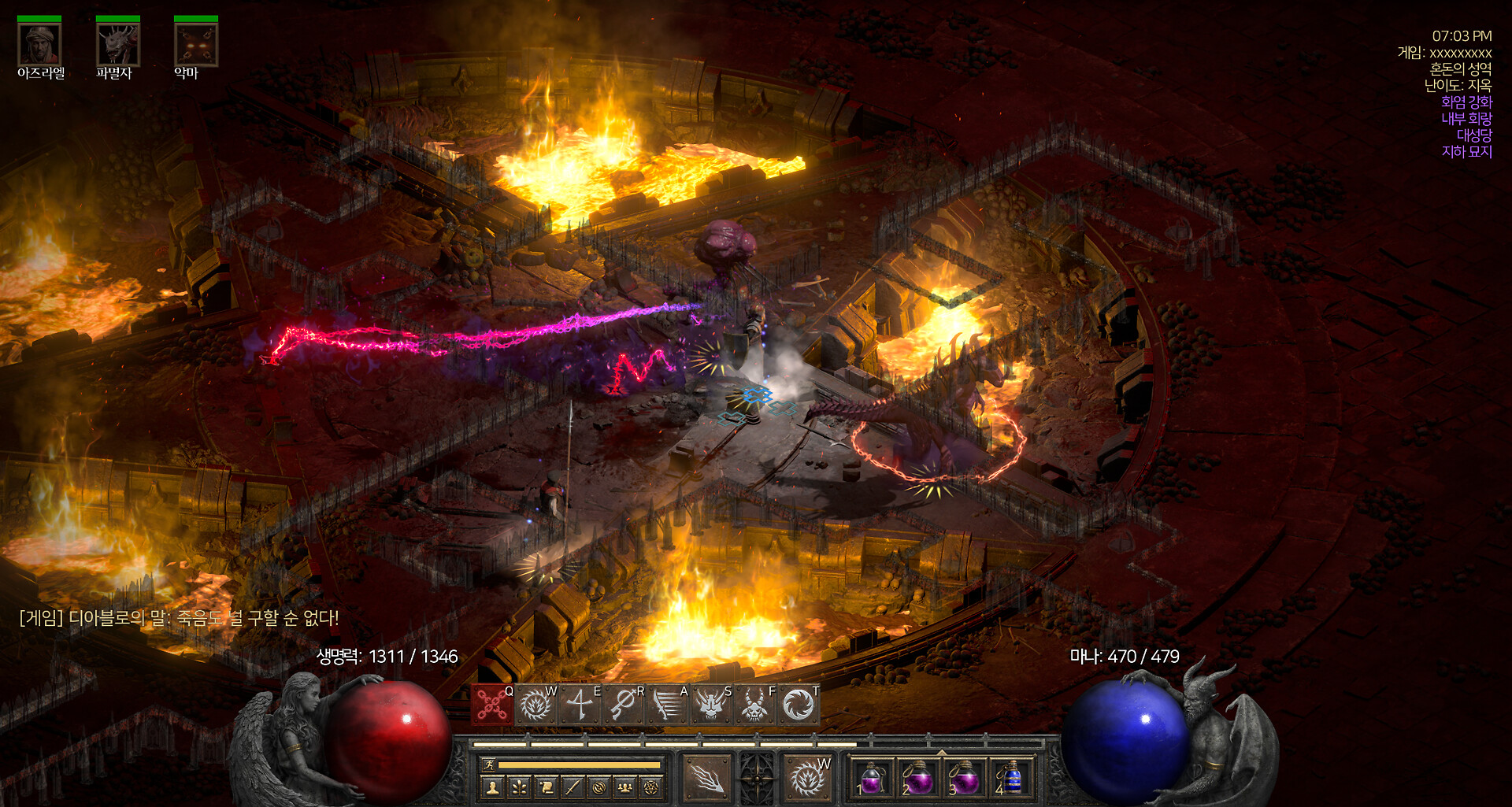This screenshot has height=807, width=1512.
Task: Toggle the run/walk running-figure button
Action: coord(487,765)
